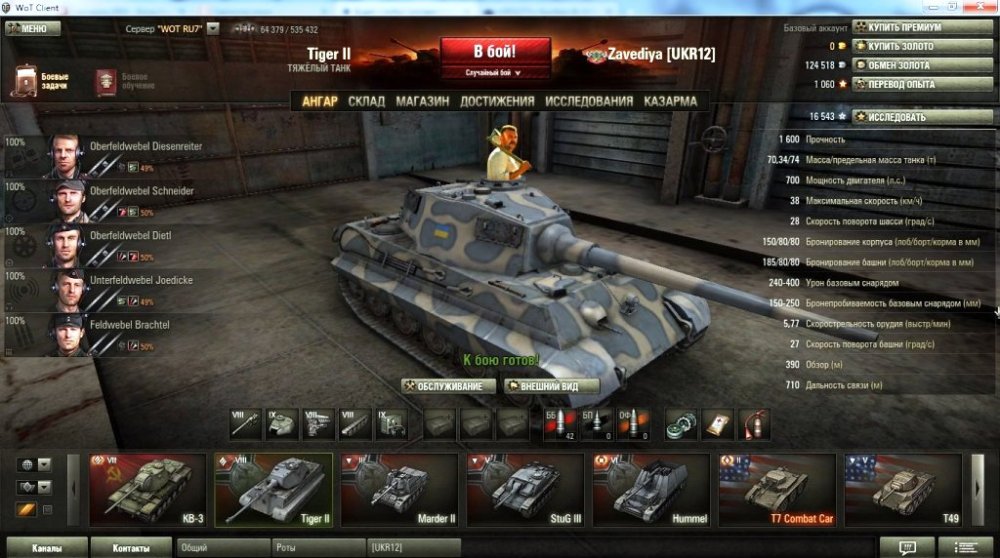Go to the Исследования tab
The image size is (1000, 558).
tap(589, 101)
